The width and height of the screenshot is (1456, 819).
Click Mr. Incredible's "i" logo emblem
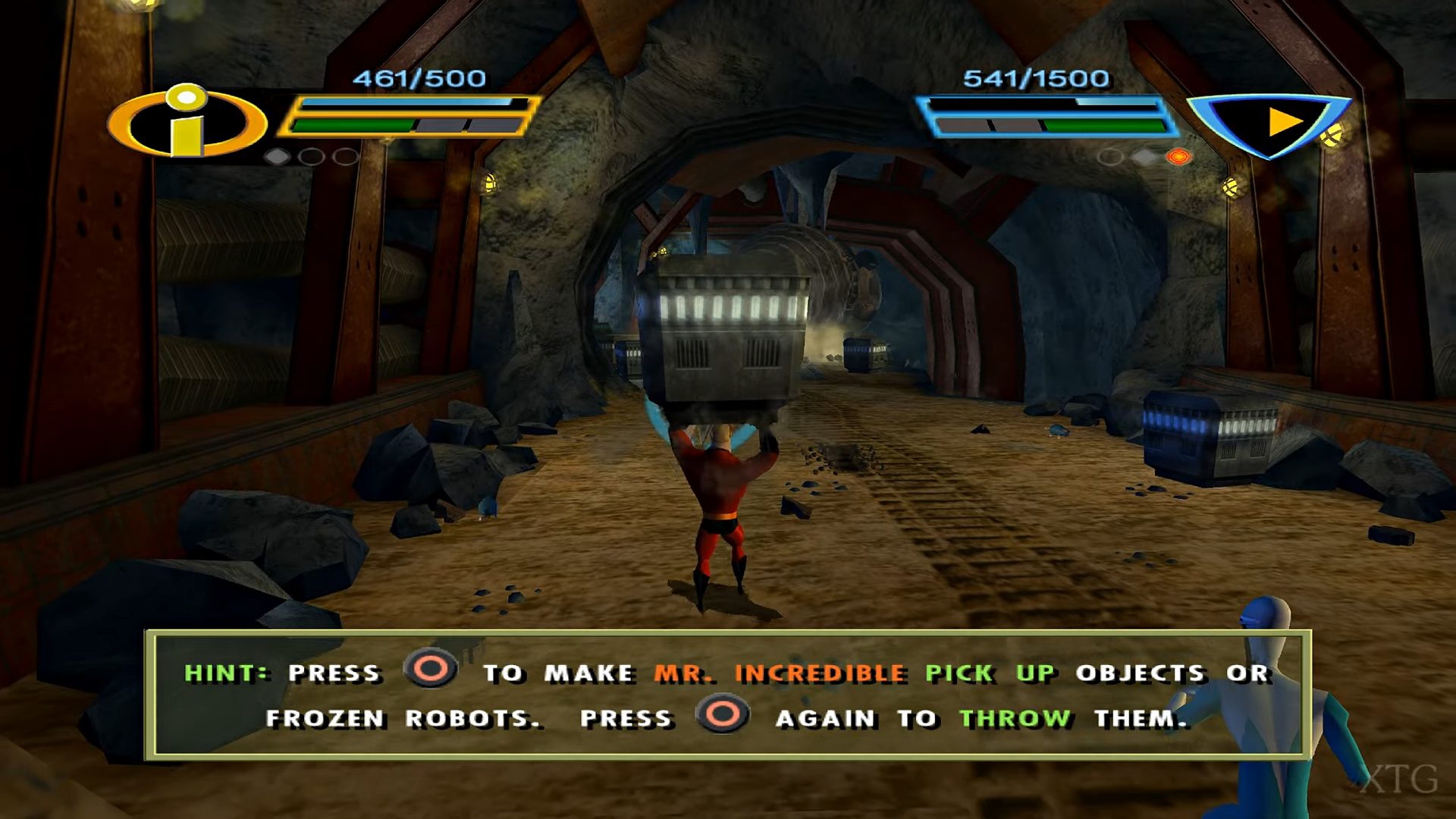pyautogui.click(x=187, y=121)
